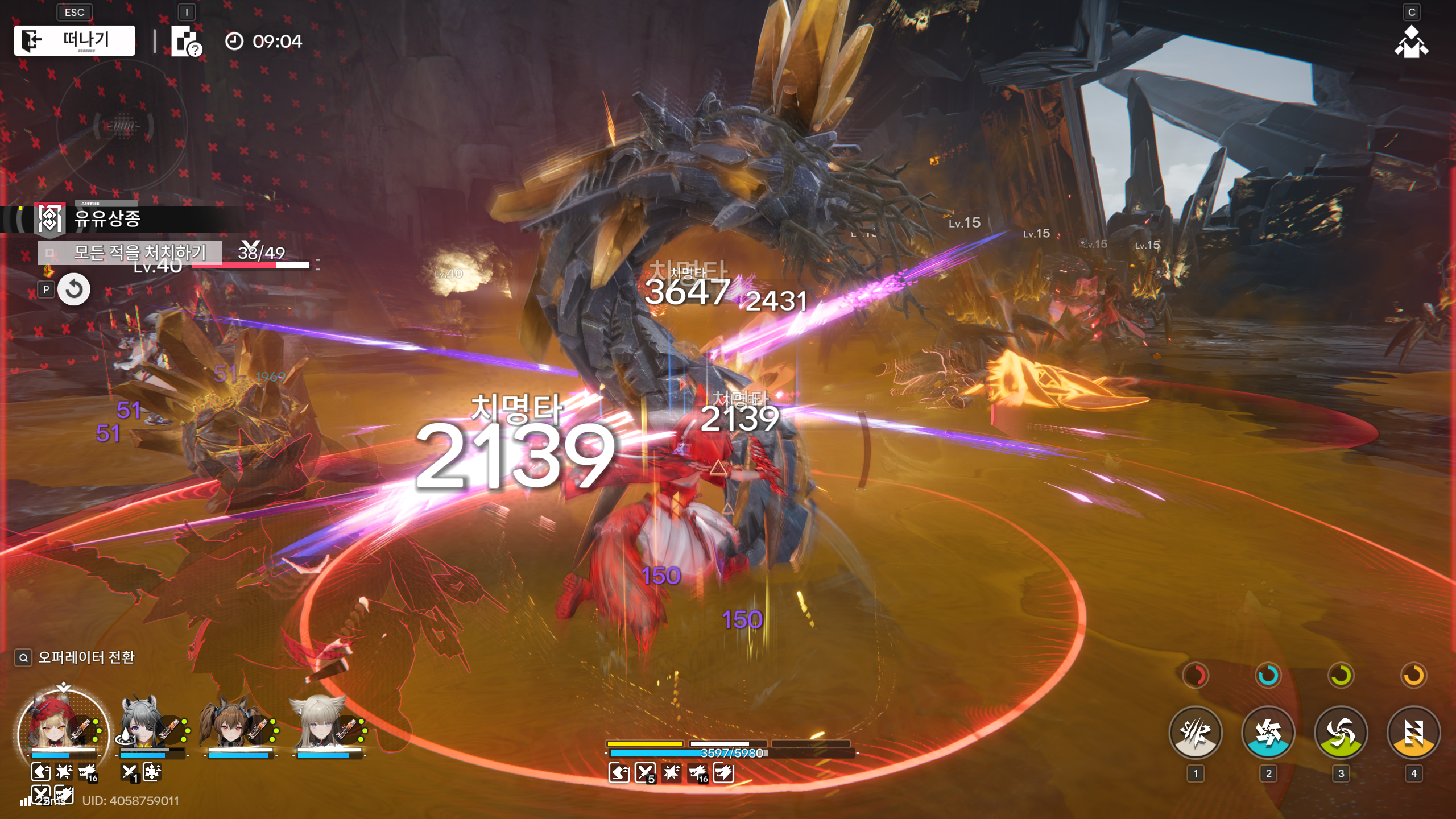Screen dimensions: 1456x819
Task: Click the 떠나기 leave button
Action: pos(75,40)
